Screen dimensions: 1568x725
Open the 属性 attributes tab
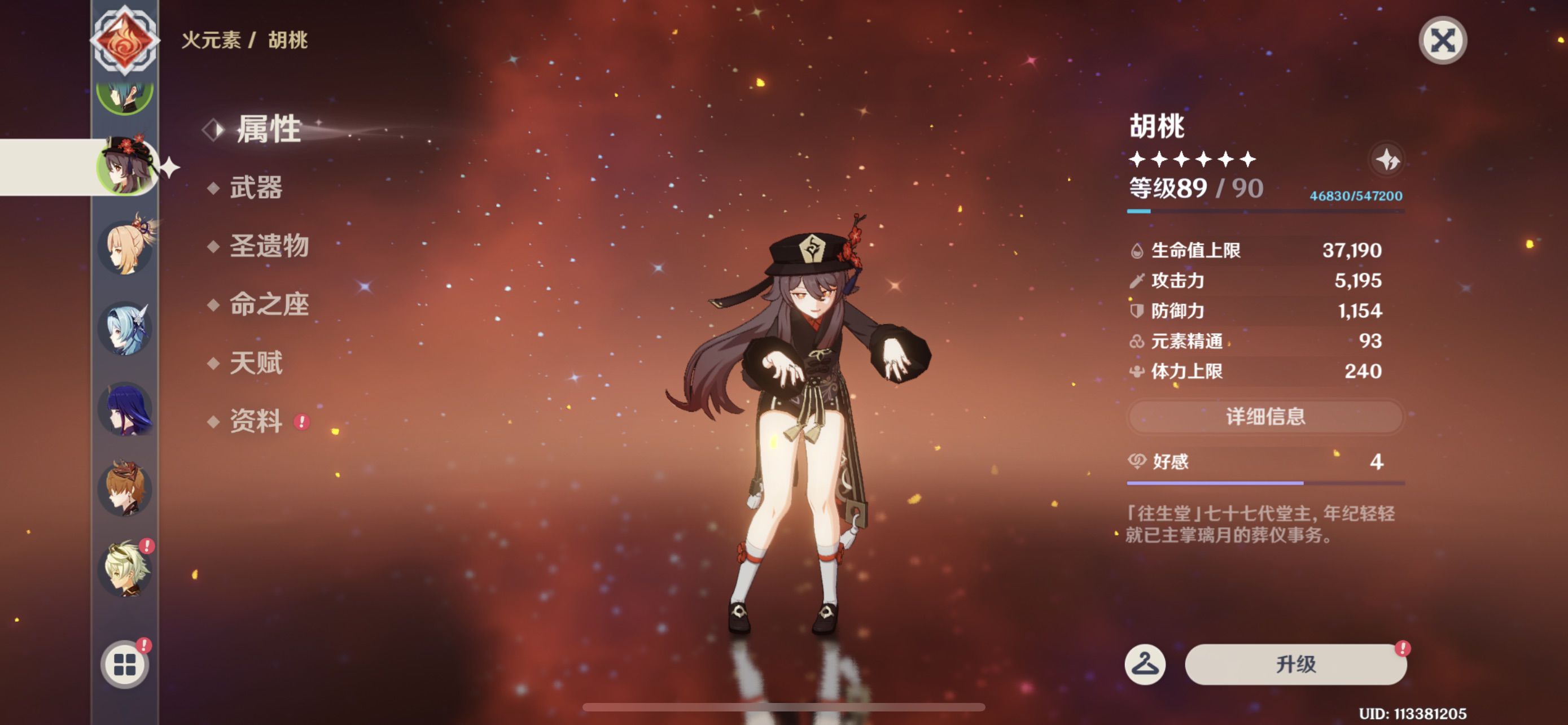[x=268, y=129]
